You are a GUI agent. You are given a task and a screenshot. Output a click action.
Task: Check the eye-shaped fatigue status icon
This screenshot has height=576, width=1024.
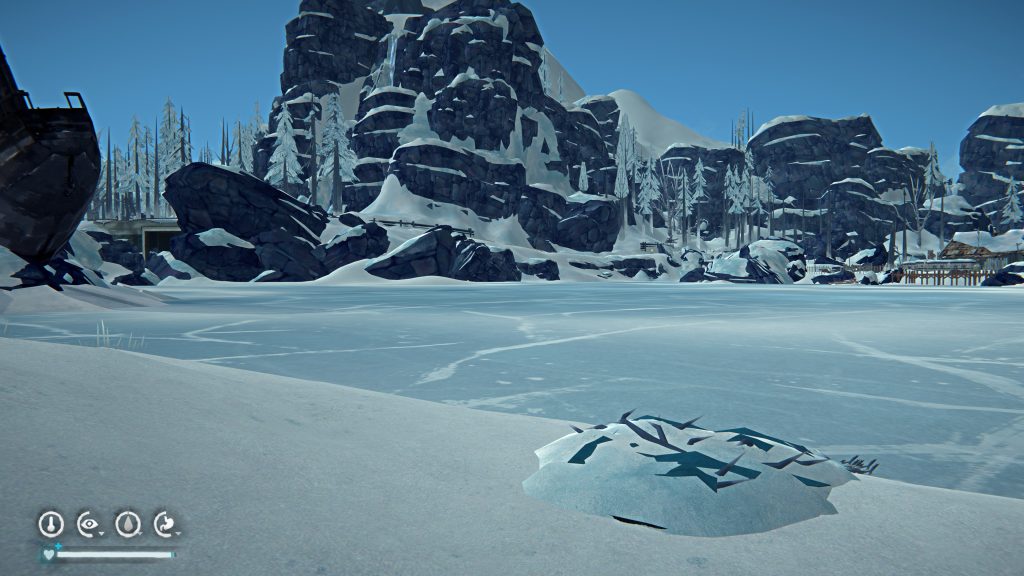(89, 523)
